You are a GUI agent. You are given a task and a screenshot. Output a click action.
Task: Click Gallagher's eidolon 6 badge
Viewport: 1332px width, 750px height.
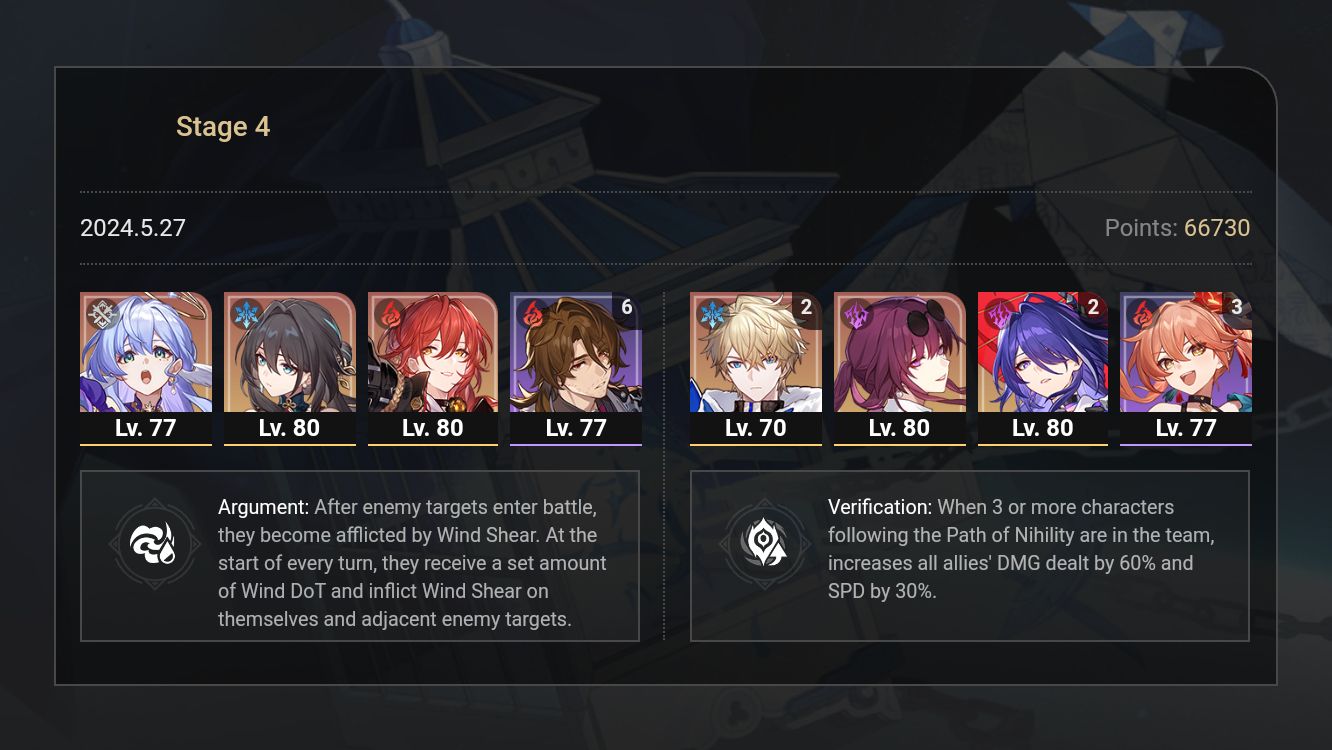(x=627, y=307)
